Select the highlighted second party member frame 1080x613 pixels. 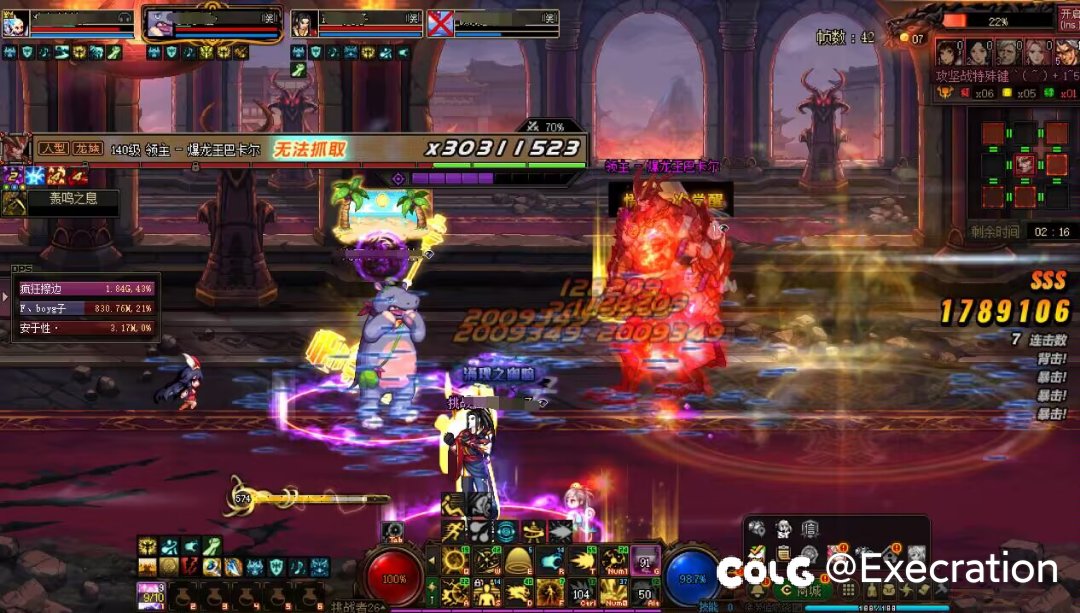(212, 24)
